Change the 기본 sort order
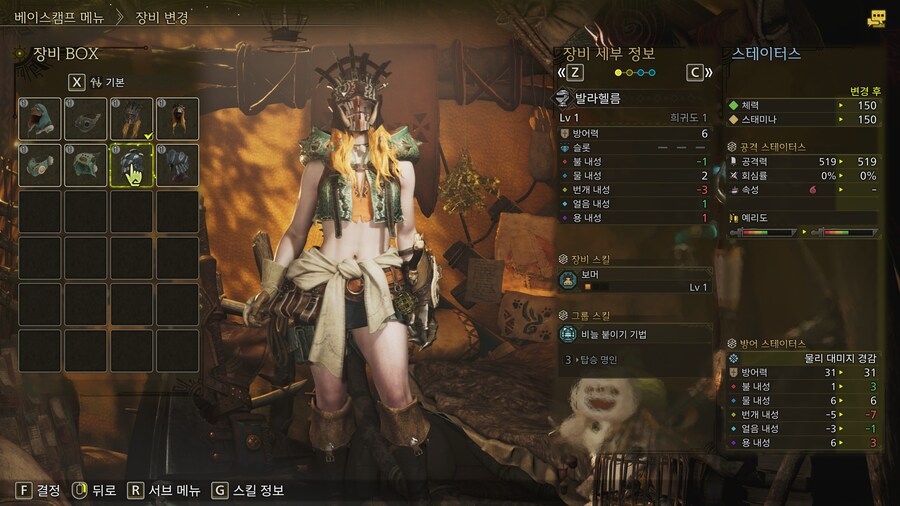The height and width of the screenshot is (506, 900). (99, 82)
